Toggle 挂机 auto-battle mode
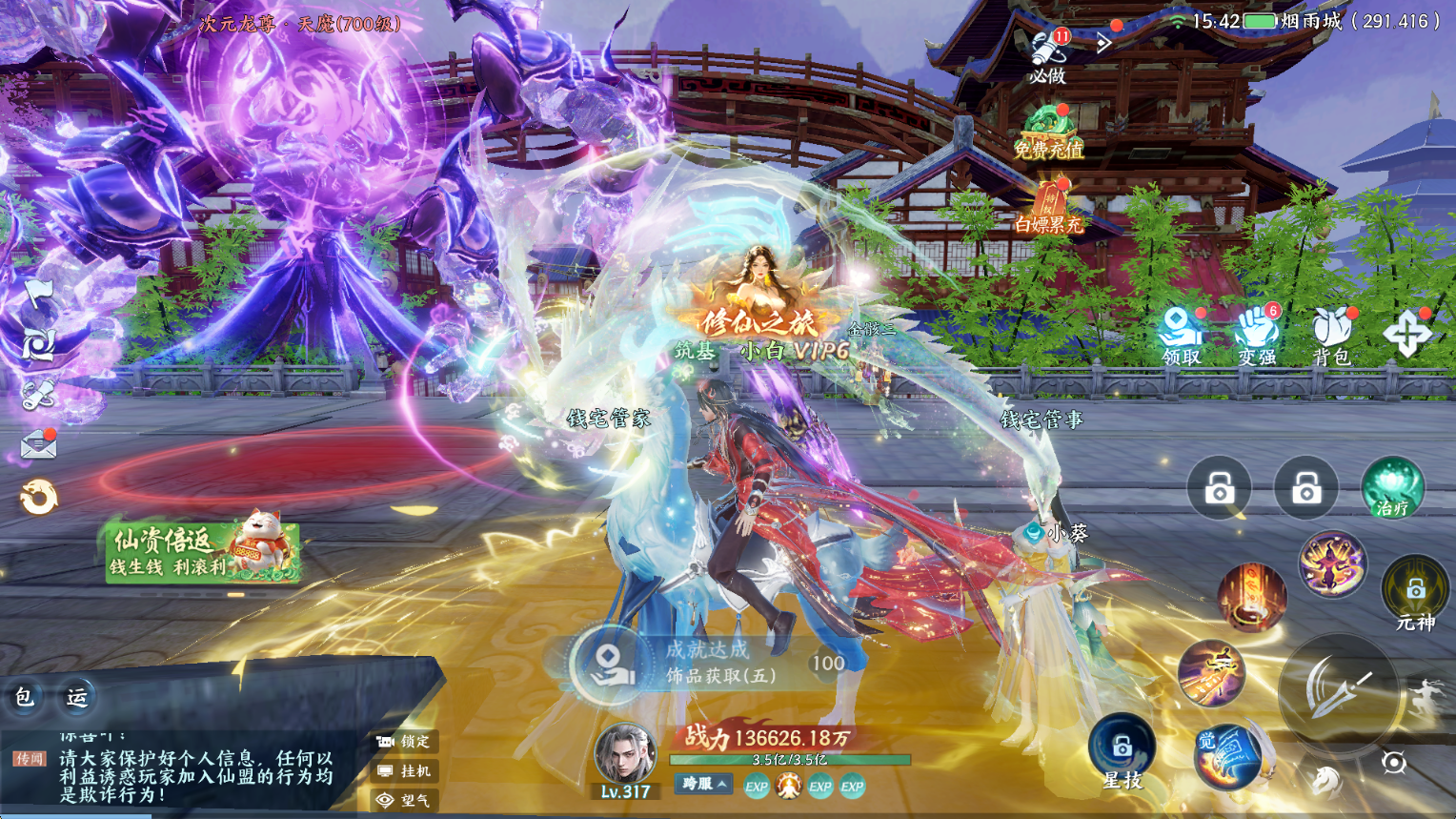The height and width of the screenshot is (819, 1456). 405,770
